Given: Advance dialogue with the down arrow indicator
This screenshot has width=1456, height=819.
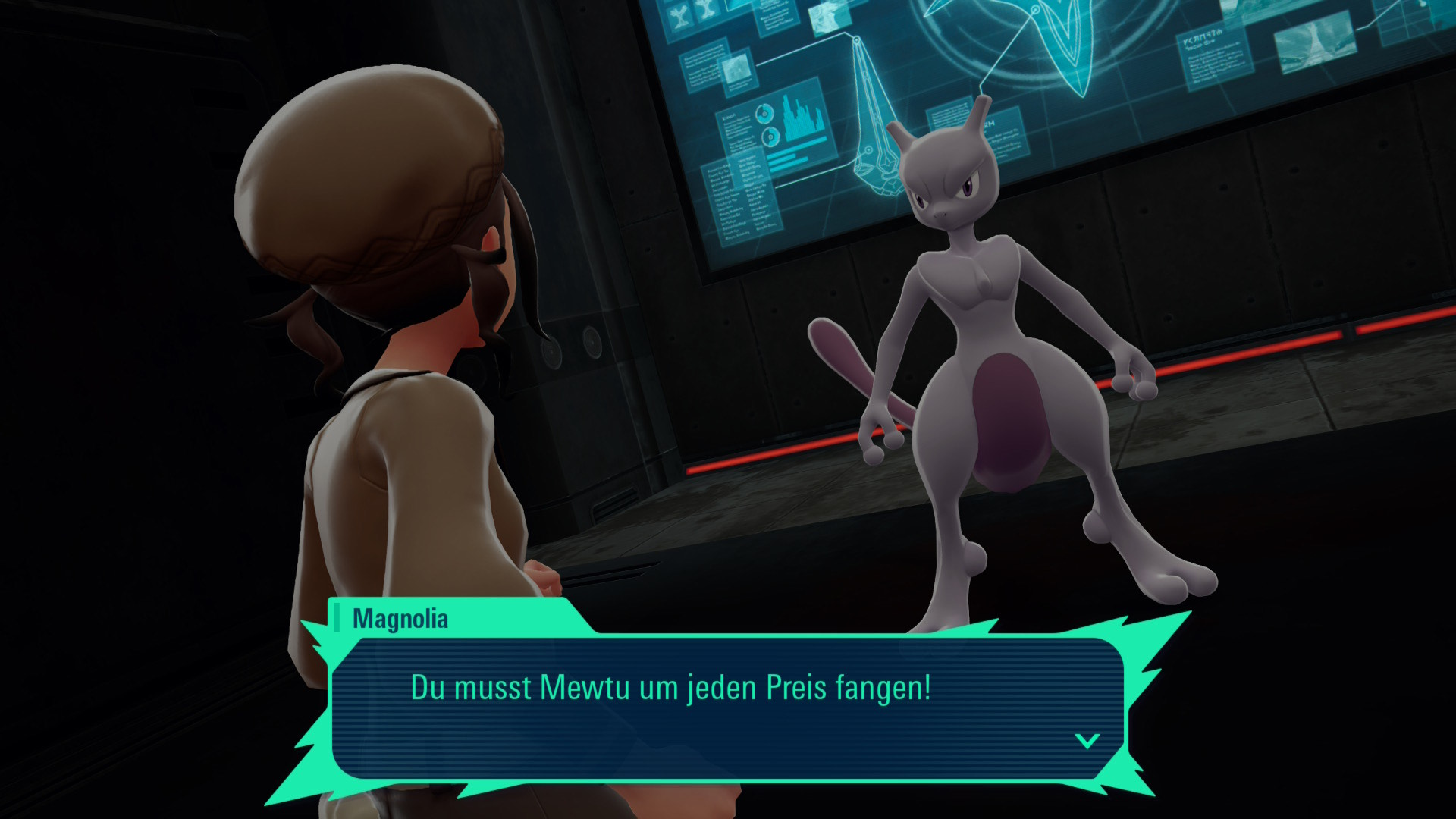Looking at the screenshot, I should 1087,741.
